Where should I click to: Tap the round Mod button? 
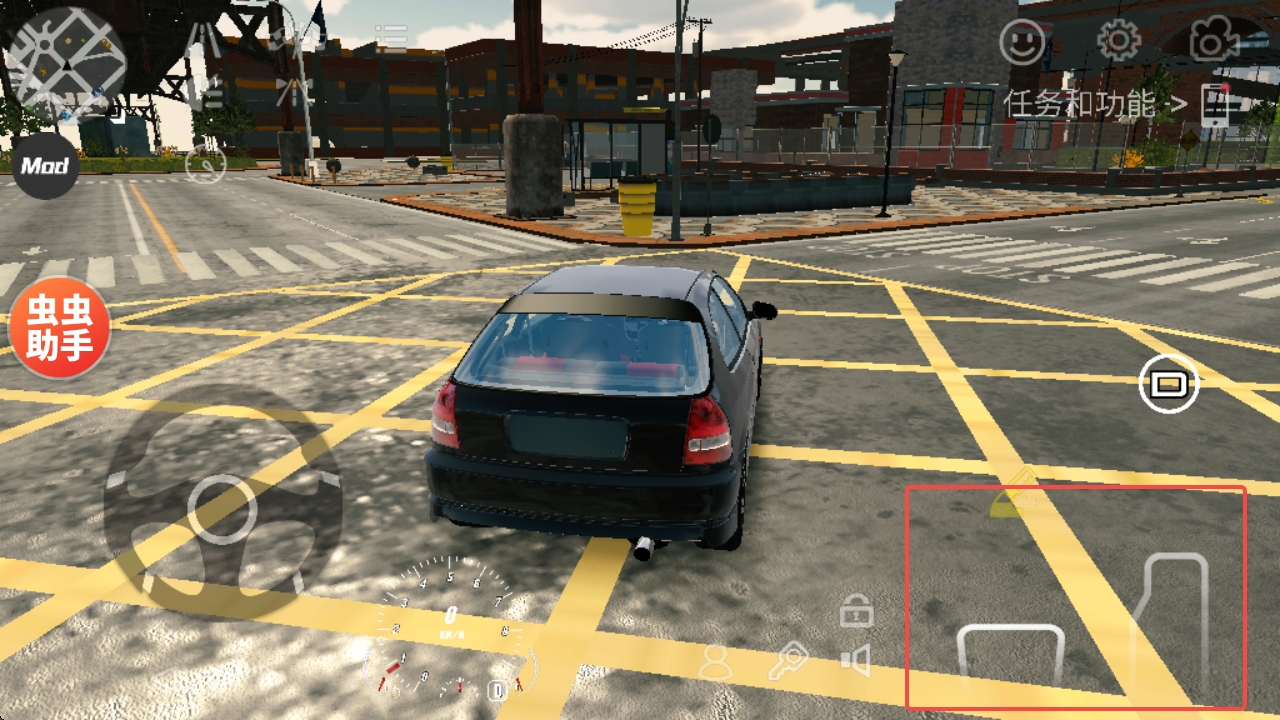pos(45,166)
